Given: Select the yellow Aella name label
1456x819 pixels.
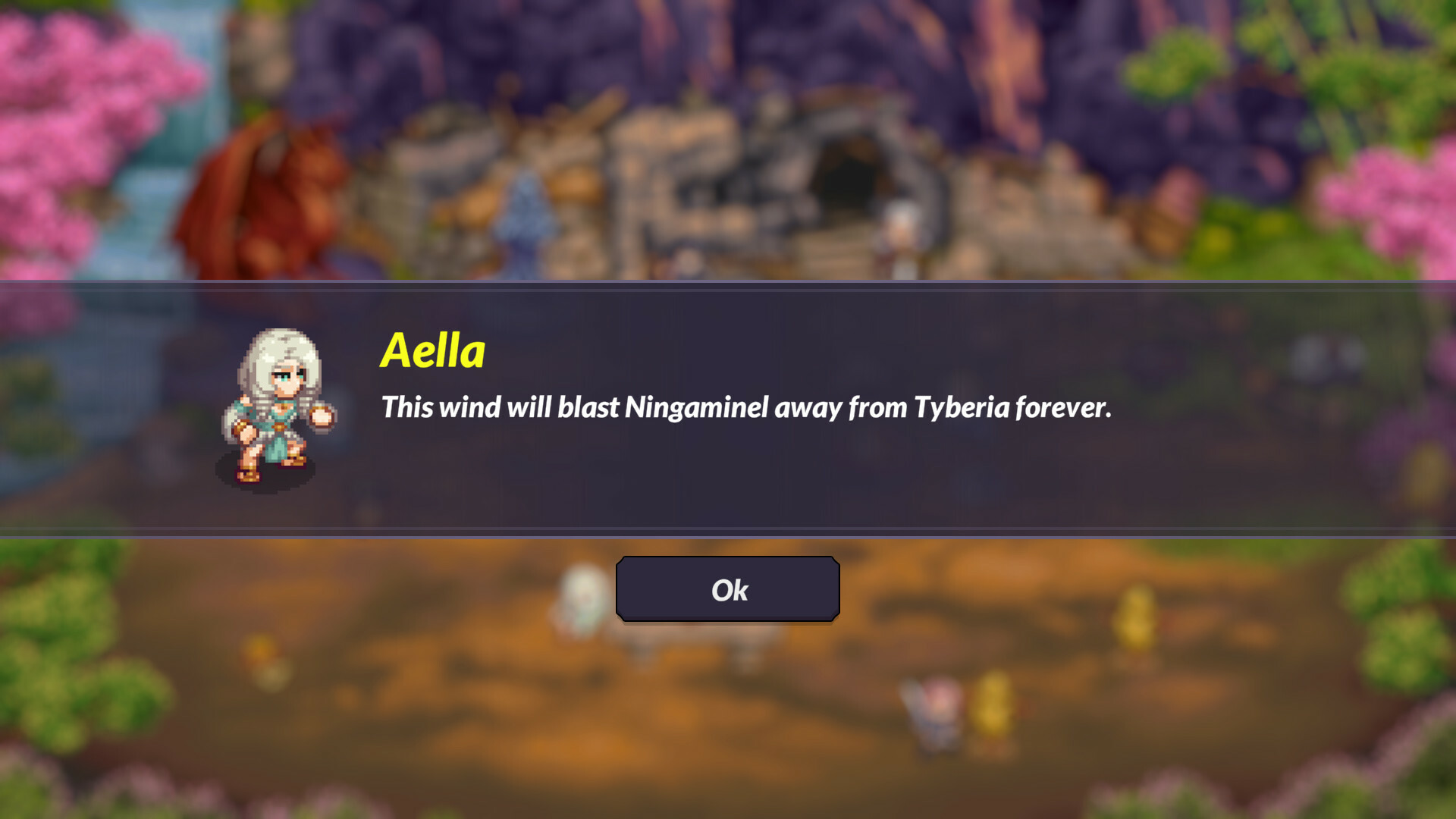Looking at the screenshot, I should (x=432, y=350).
